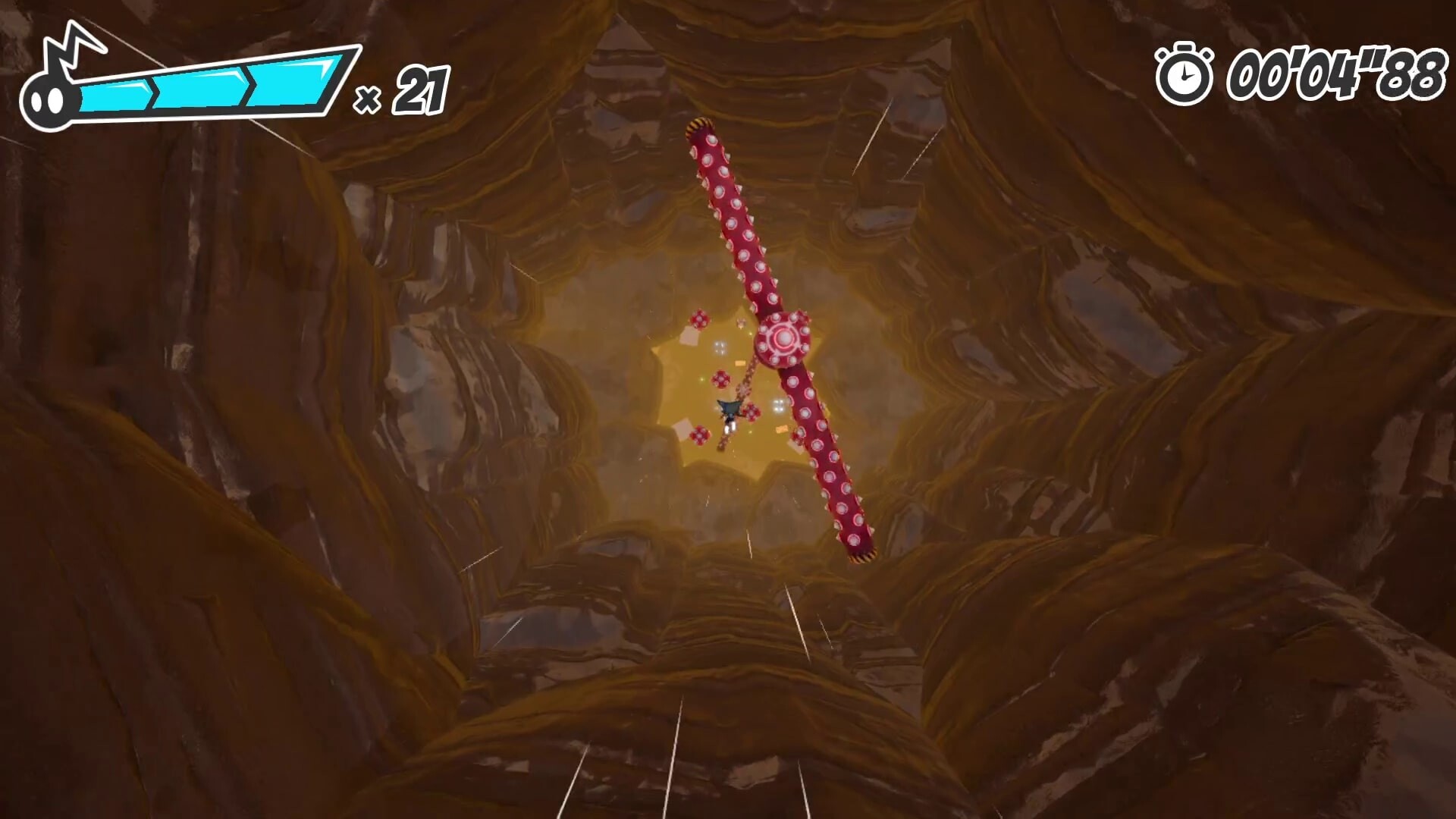Select the red spiked hub of the rotating bar
This screenshot has height=819, width=1456.
[783, 339]
